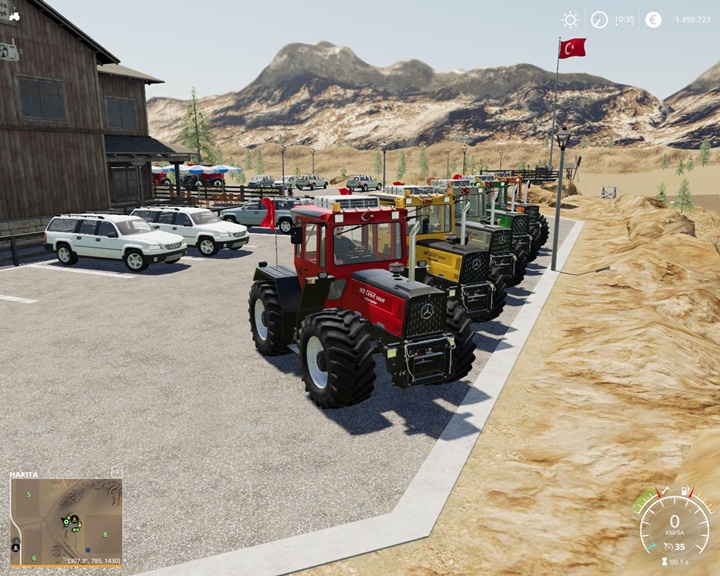Screen dimensions: 720x576
Task: Click the cruise control icon in the speedometer
Action: tap(667, 547)
